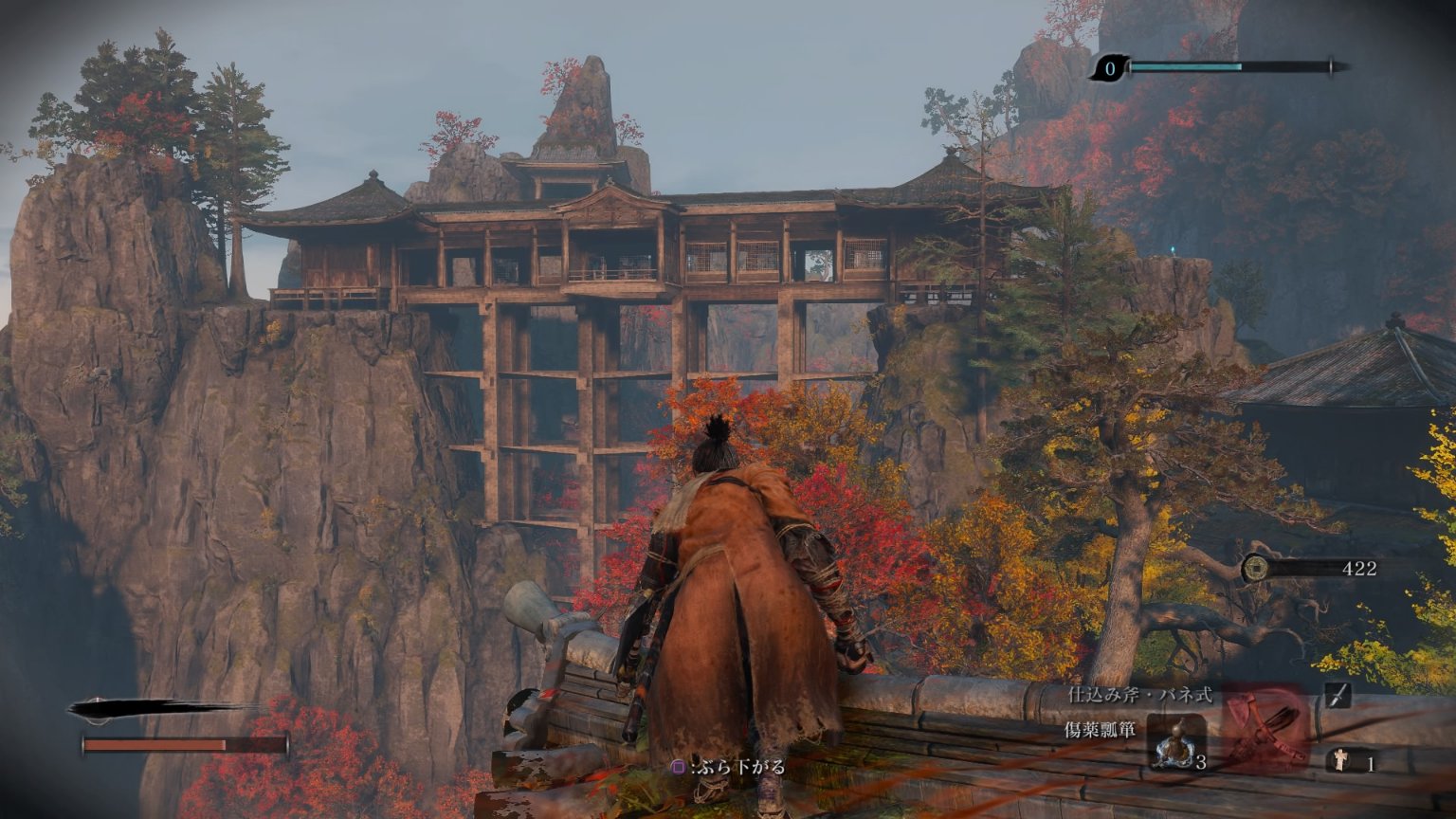The image size is (1456, 819).
Task: Click the sen coin currency icon
Action: tap(1255, 568)
